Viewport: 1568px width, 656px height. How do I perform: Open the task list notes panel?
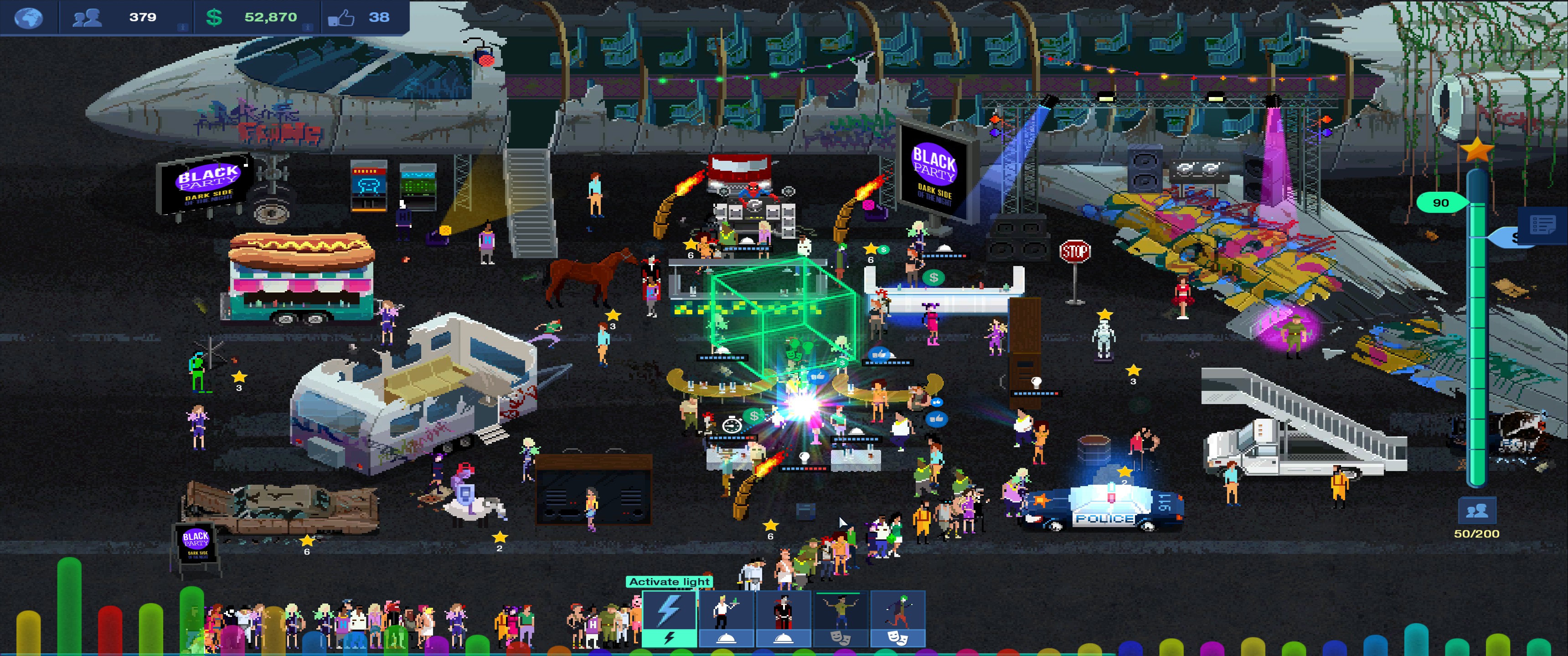tap(1542, 225)
